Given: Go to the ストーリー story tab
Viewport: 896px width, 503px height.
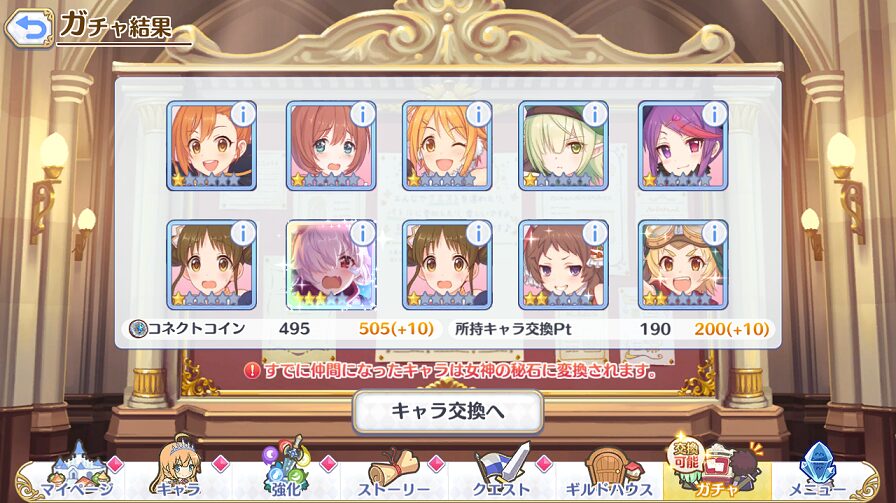Looking at the screenshot, I should pyautogui.click(x=393, y=476).
